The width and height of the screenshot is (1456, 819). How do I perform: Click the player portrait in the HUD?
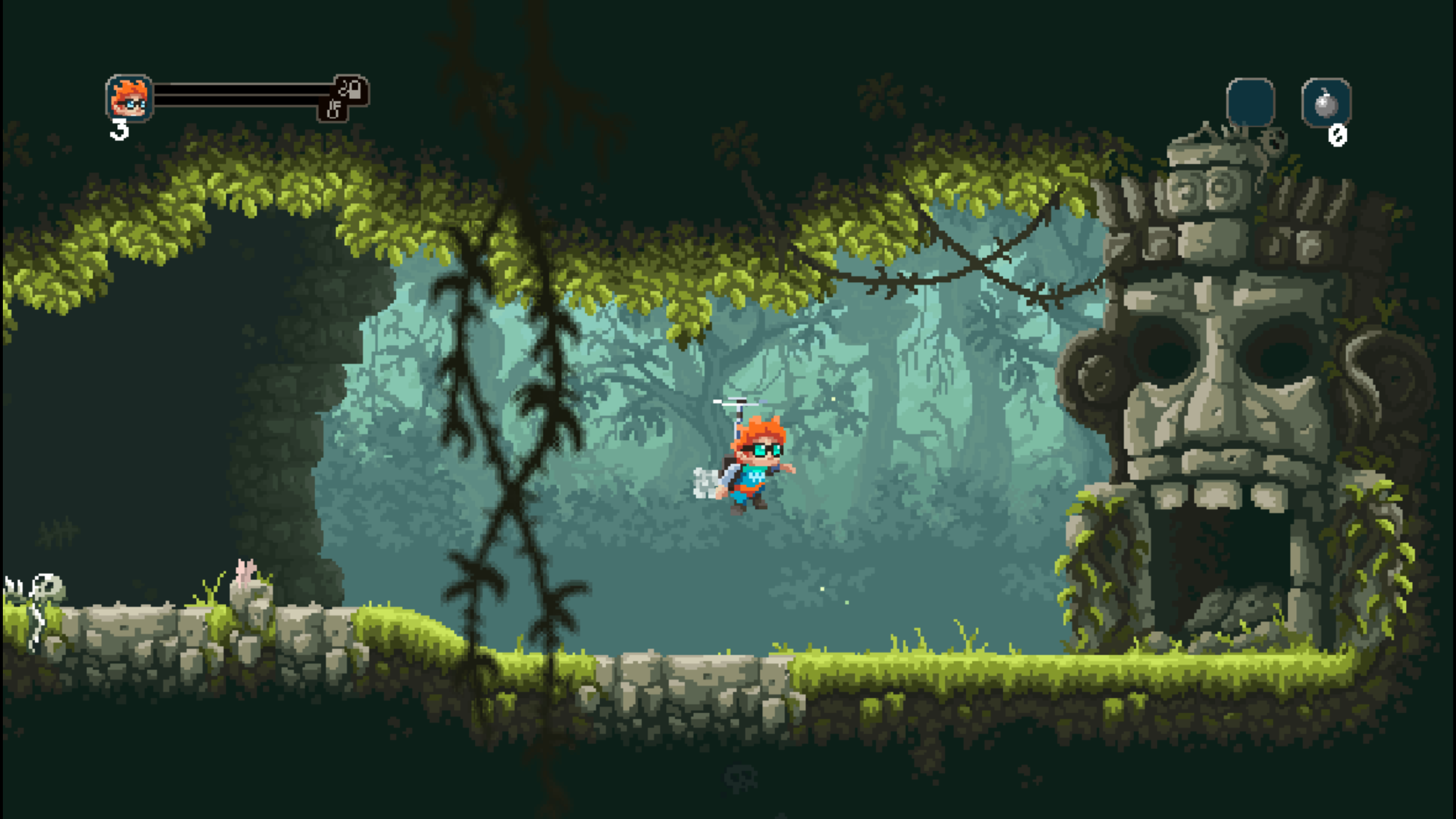tap(128, 98)
